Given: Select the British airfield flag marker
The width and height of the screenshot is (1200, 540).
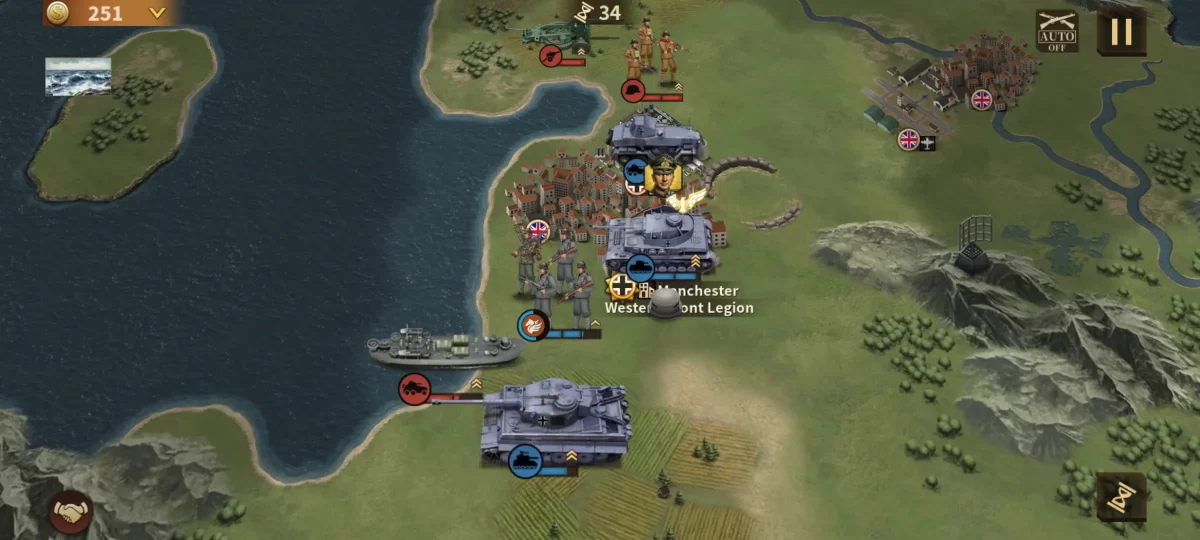Looking at the screenshot, I should pos(909,139).
